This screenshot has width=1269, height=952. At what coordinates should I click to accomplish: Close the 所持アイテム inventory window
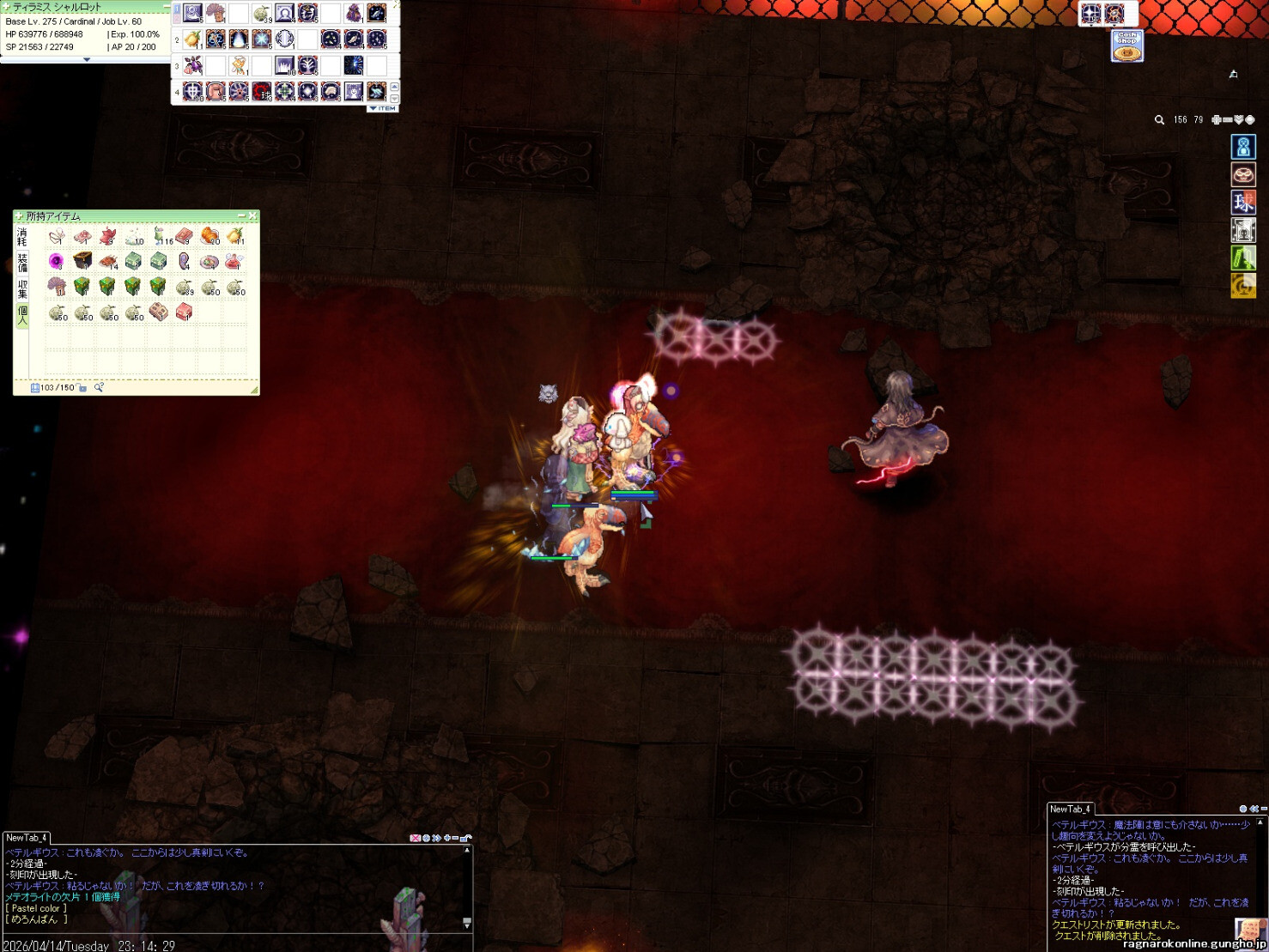pos(252,215)
